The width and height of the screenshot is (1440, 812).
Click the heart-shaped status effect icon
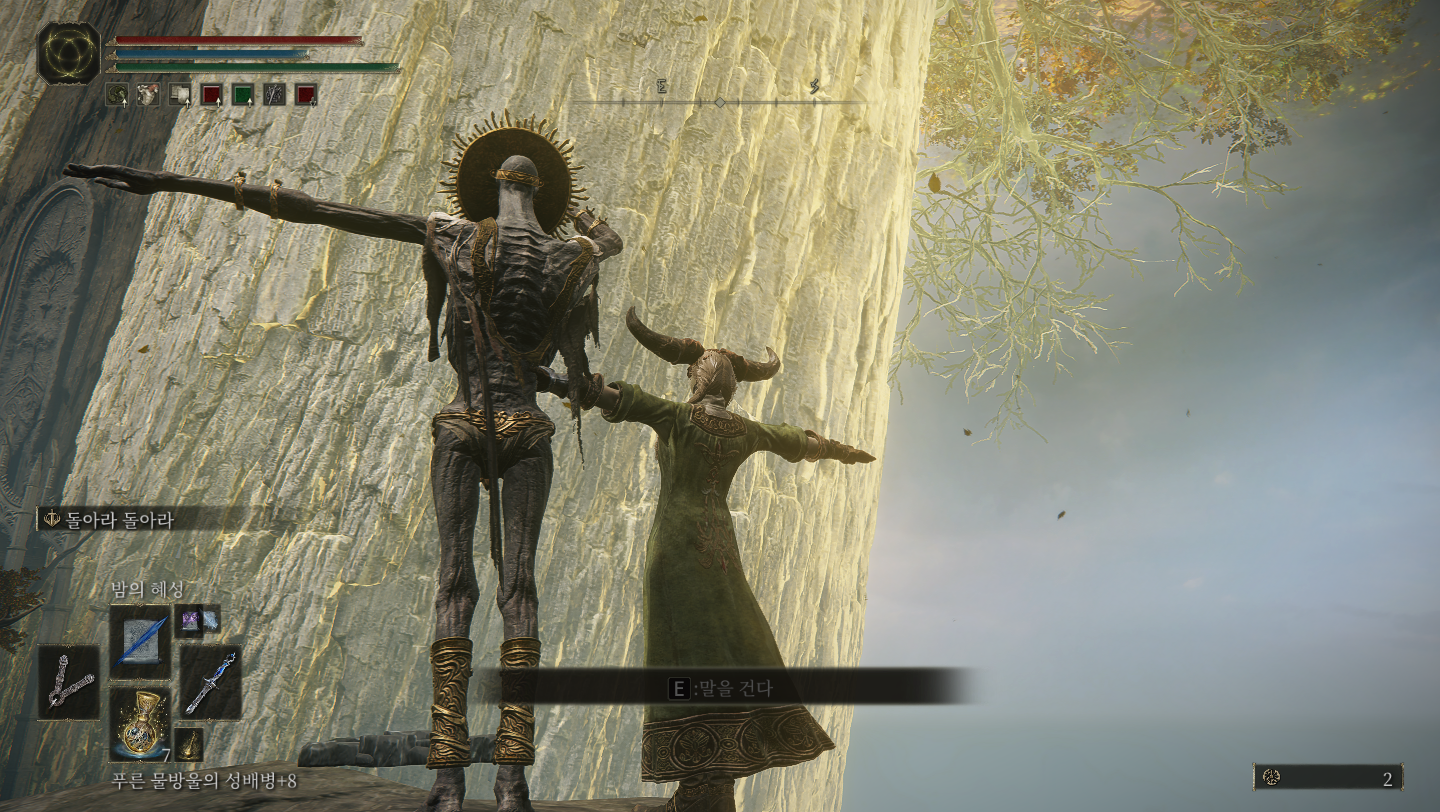[x=148, y=94]
